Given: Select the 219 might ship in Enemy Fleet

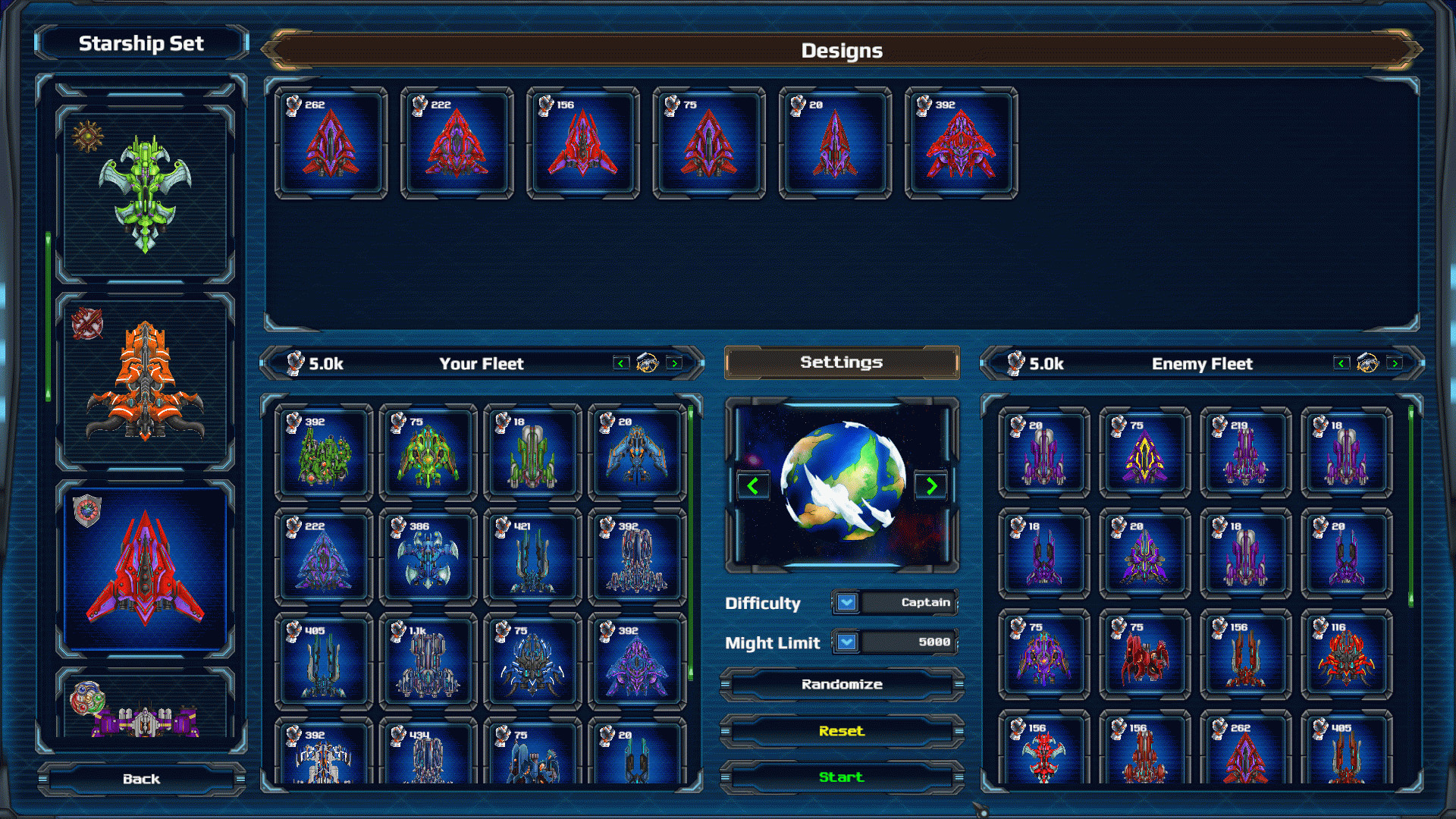Looking at the screenshot, I should click(1245, 453).
